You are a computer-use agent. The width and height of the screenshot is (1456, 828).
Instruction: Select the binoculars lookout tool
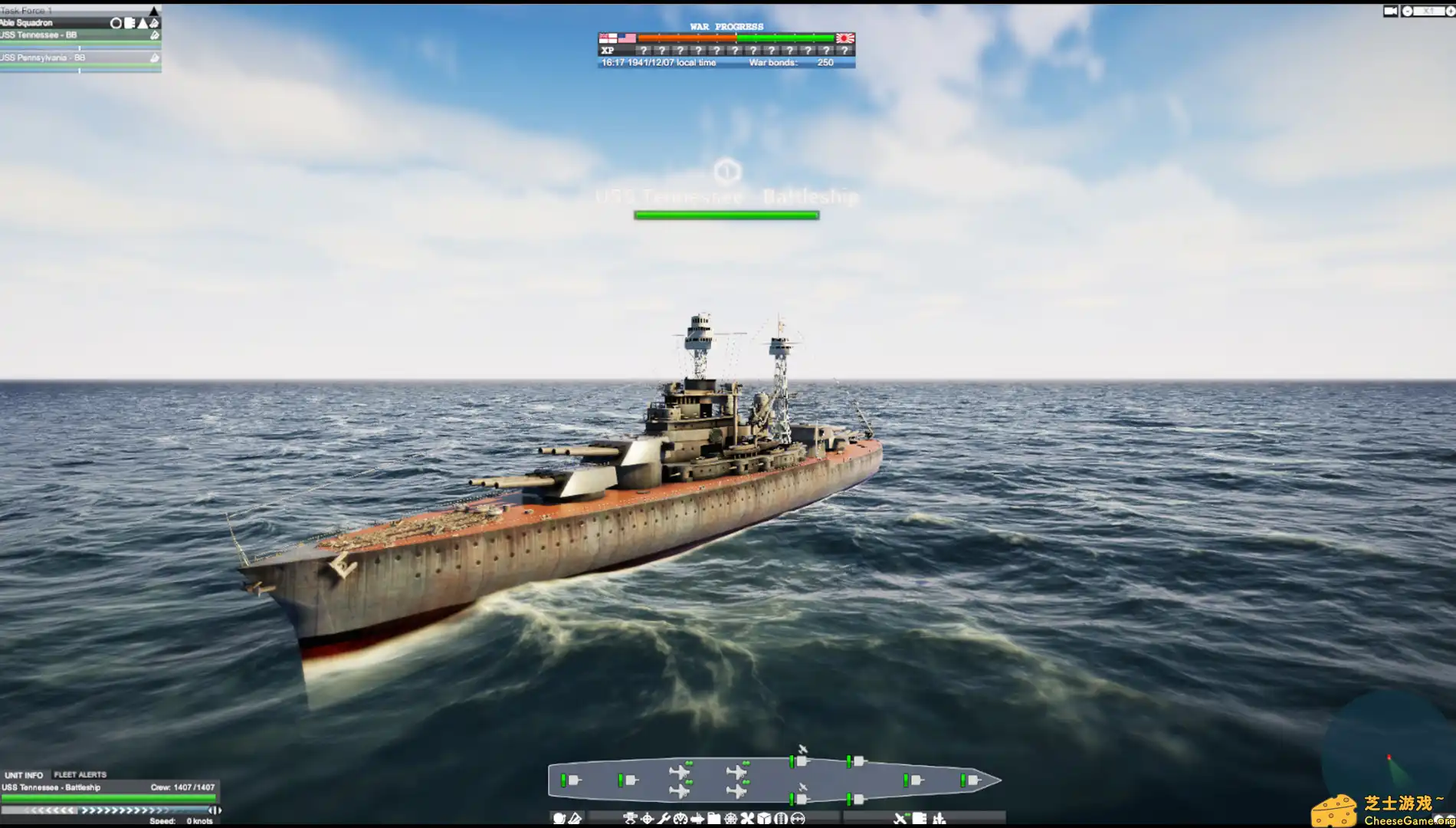click(780, 819)
